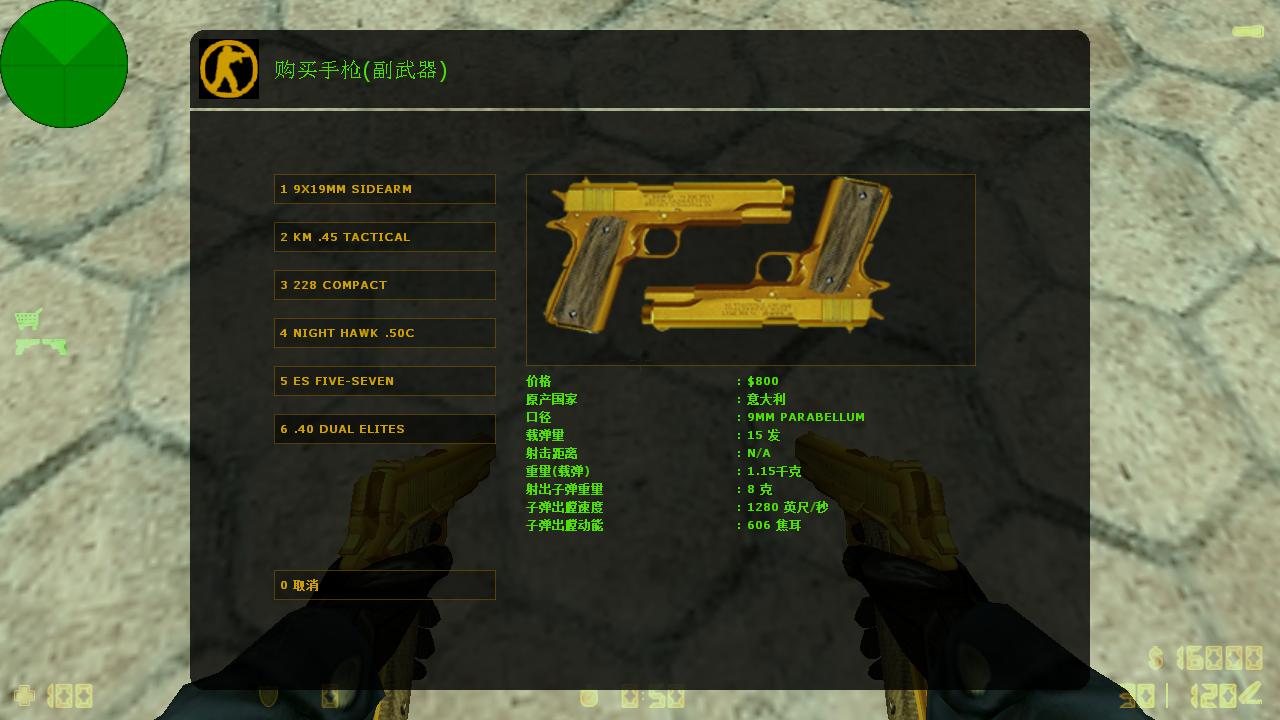Select KM .45 Tactical from list
The height and width of the screenshot is (720, 1280).
384,237
